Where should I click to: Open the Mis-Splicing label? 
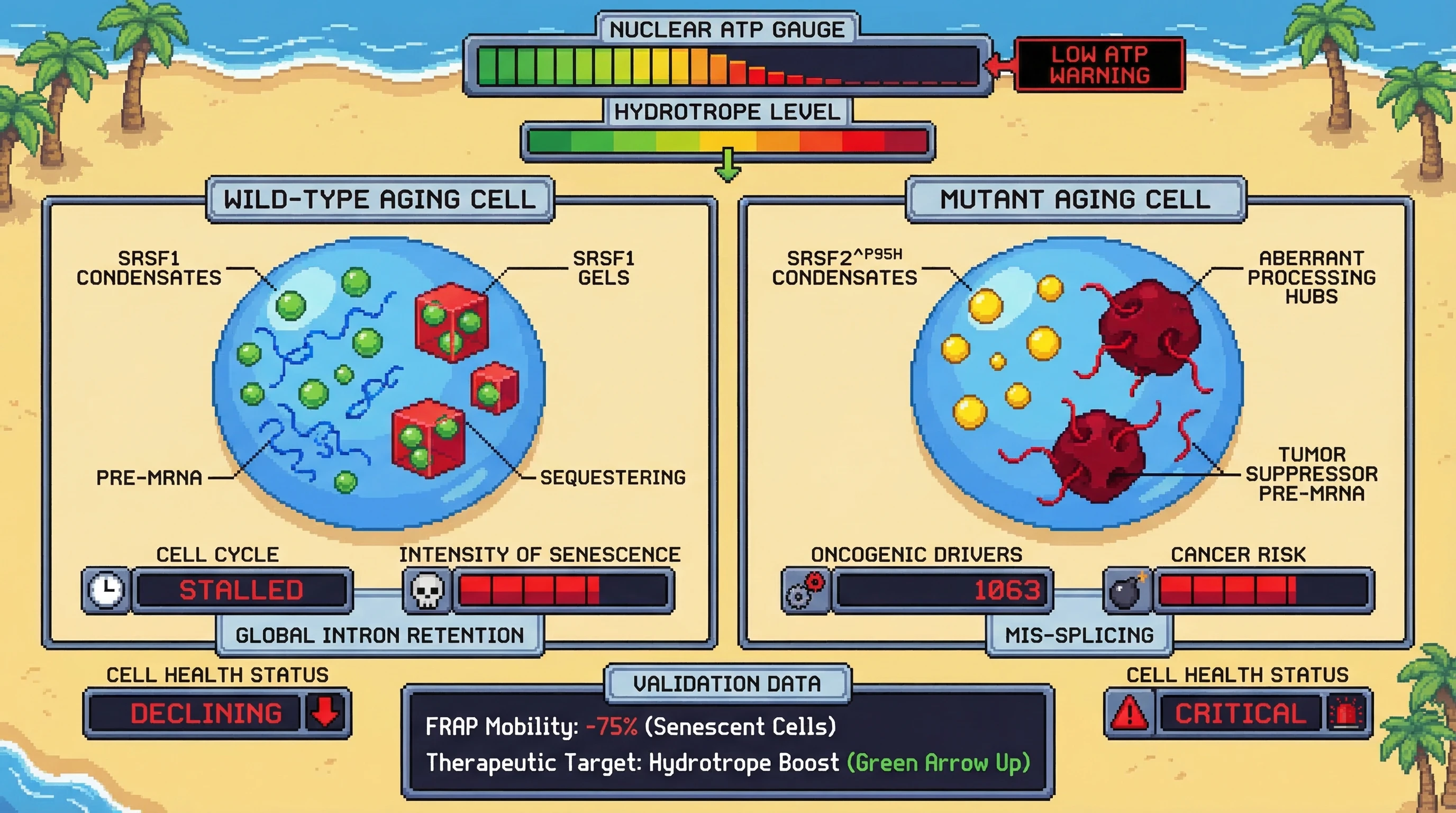(x=1079, y=636)
